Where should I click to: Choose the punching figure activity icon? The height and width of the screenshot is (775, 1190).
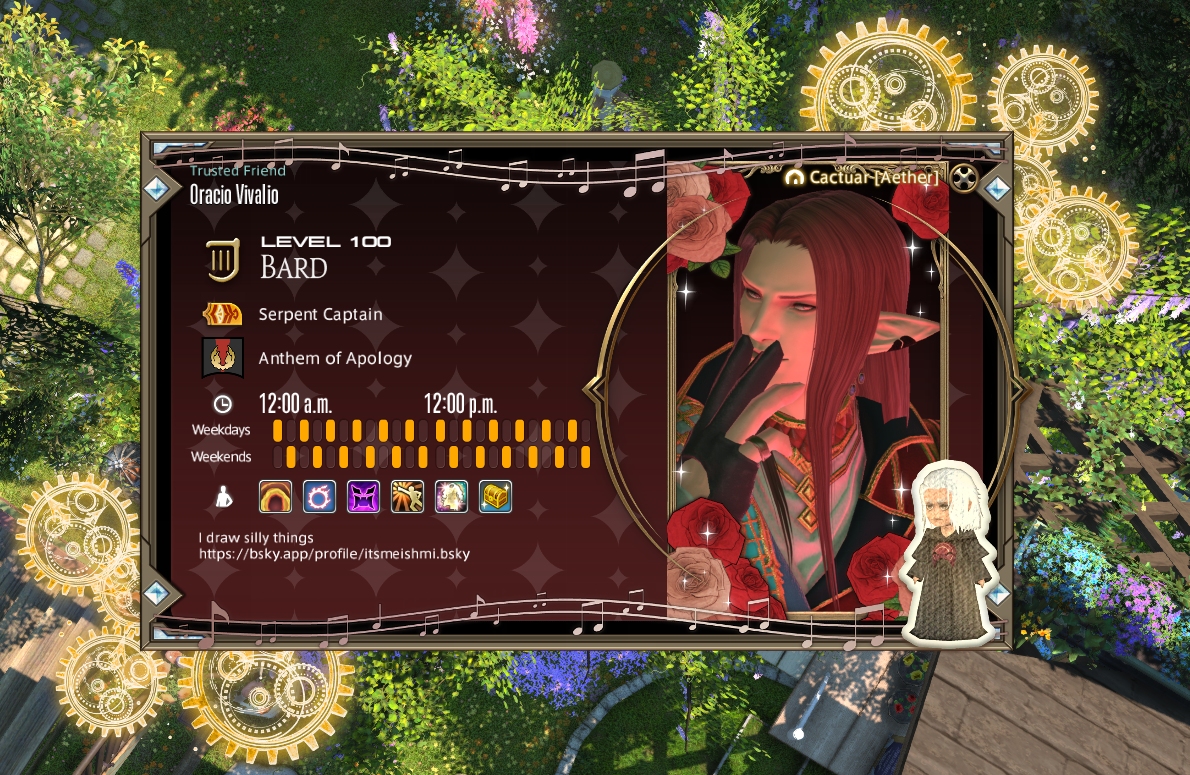(407, 496)
